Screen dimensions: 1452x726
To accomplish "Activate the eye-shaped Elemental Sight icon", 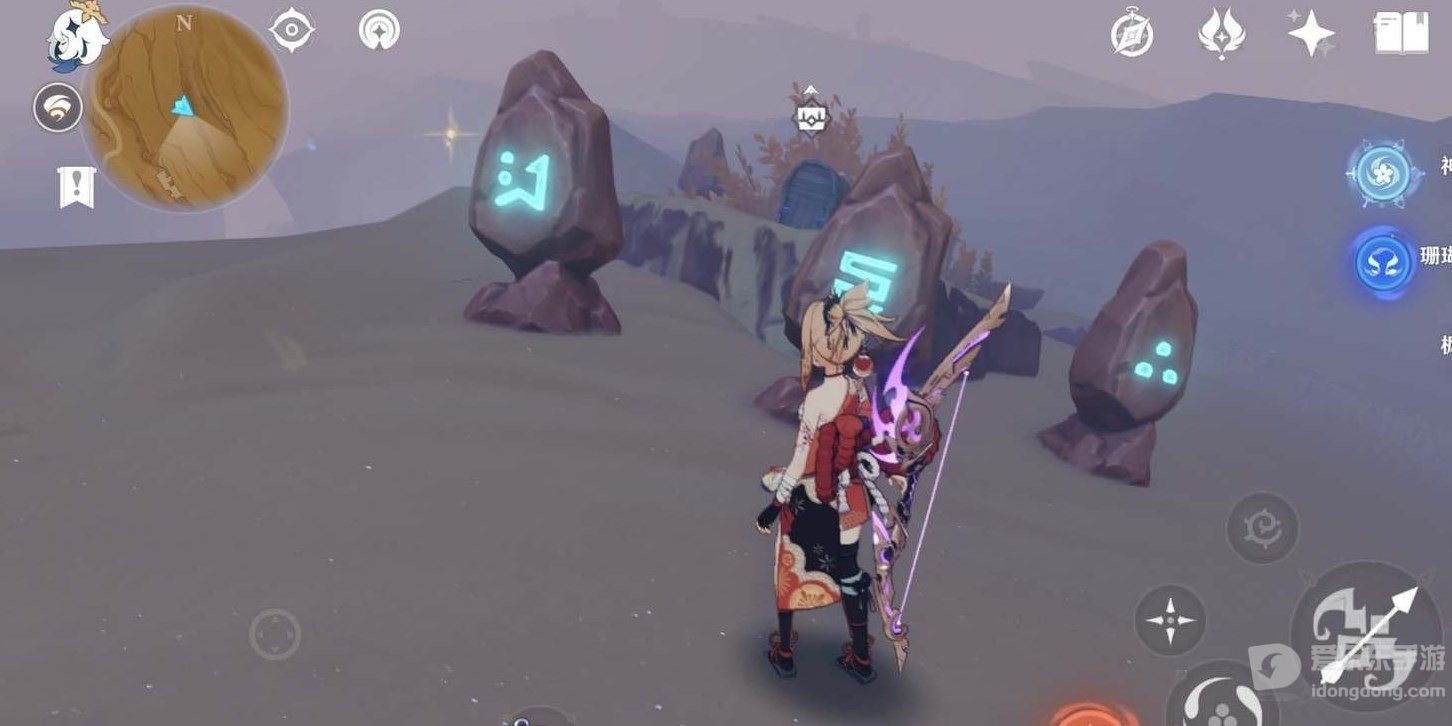I will click(x=291, y=31).
